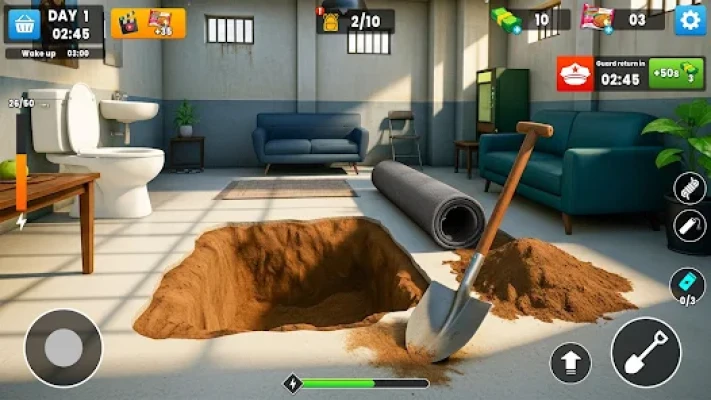
Task: Open the gear settings menu
Action: [689, 20]
